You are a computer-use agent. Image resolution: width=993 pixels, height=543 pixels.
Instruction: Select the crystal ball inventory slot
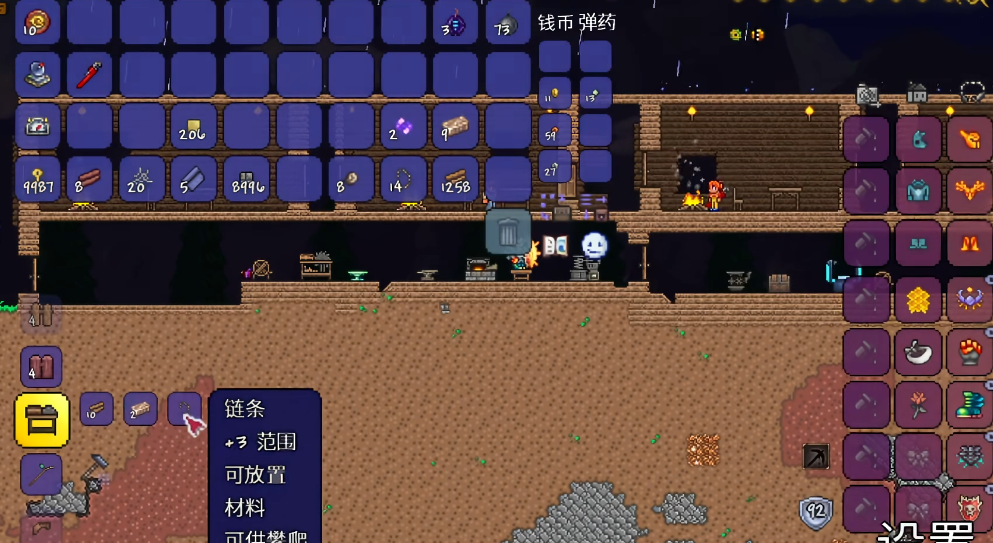(39, 75)
